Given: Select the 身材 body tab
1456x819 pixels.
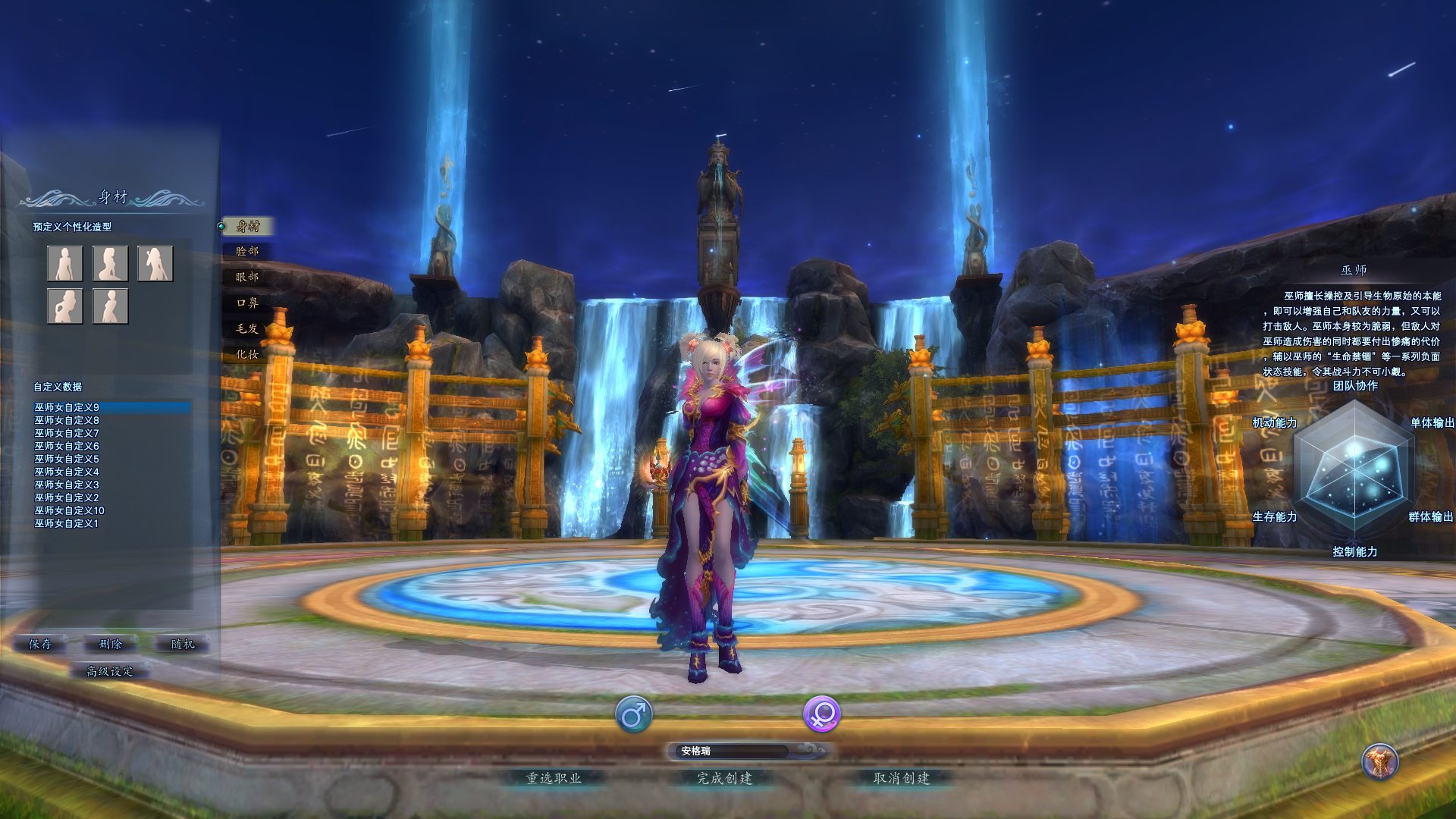Looking at the screenshot, I should pyautogui.click(x=248, y=226).
